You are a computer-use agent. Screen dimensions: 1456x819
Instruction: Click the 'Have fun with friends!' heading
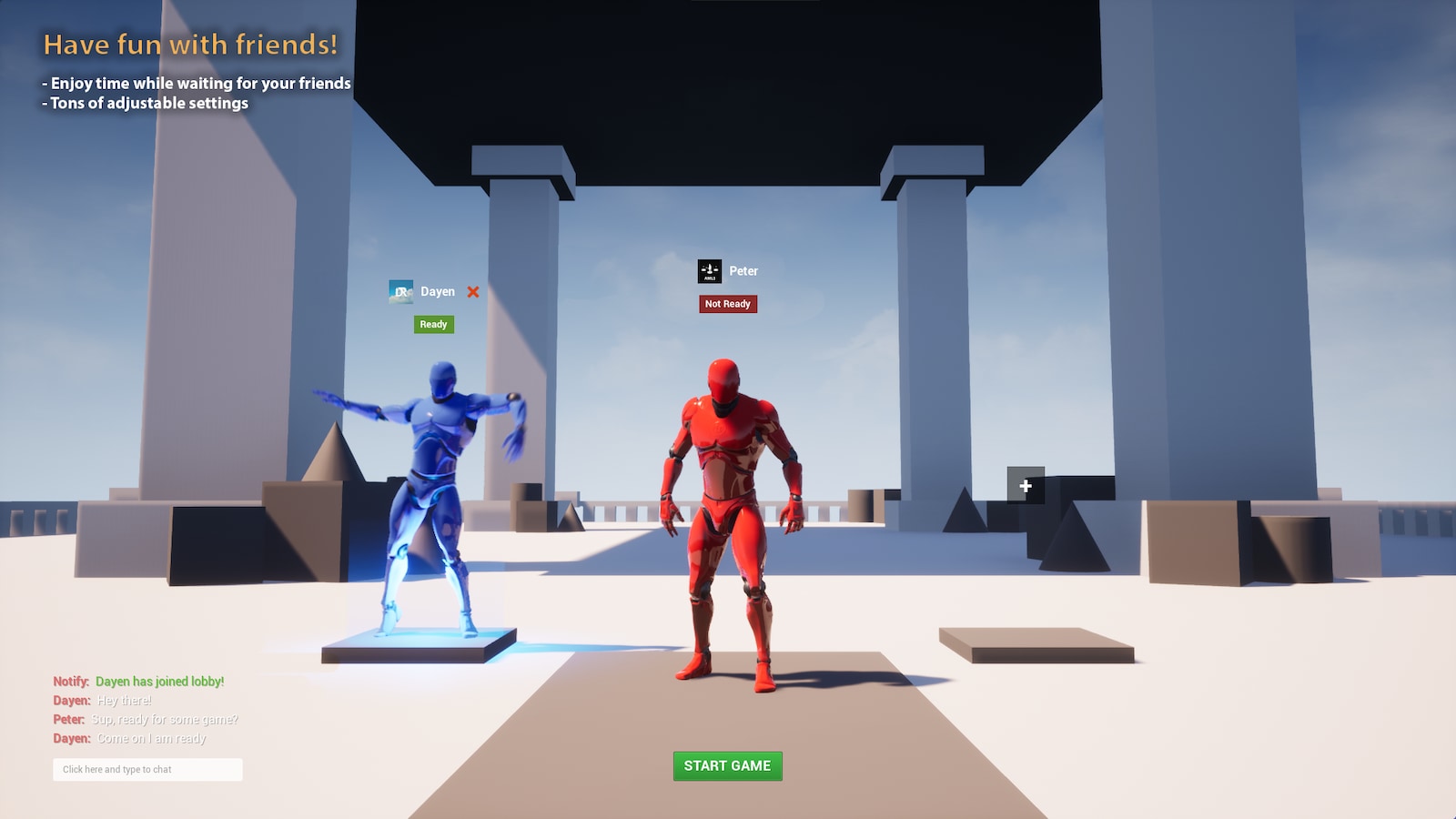191,44
